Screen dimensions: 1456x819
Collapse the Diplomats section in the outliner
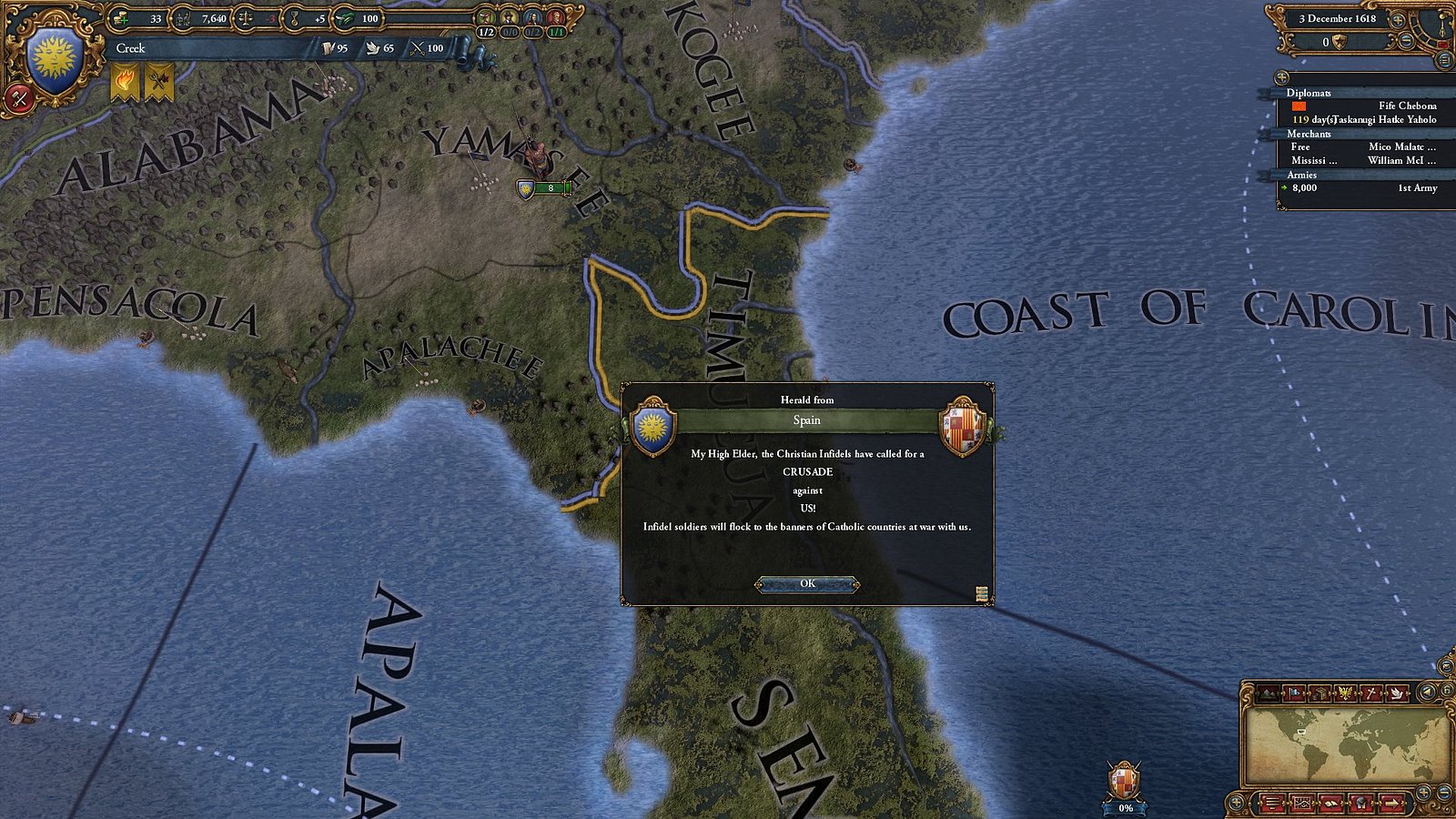click(x=1310, y=94)
